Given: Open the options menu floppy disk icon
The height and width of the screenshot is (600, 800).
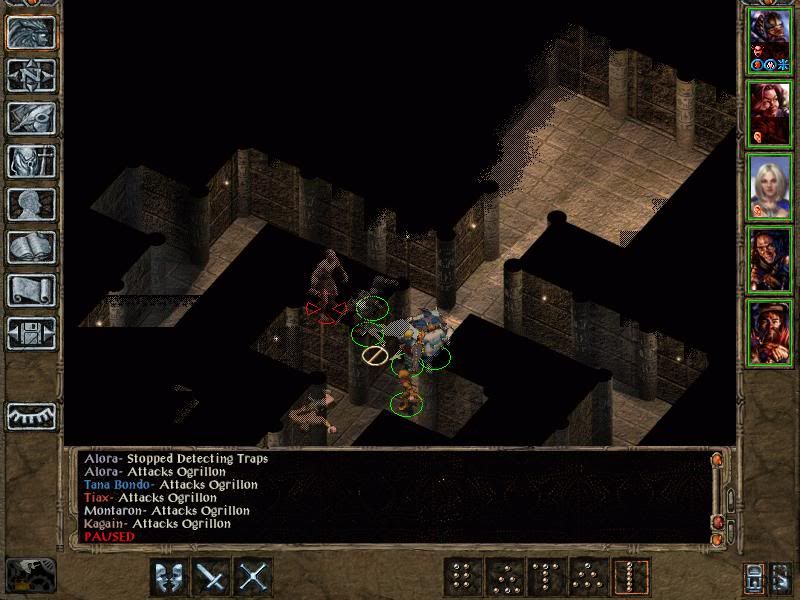Looking at the screenshot, I should pyautogui.click(x=31, y=333).
